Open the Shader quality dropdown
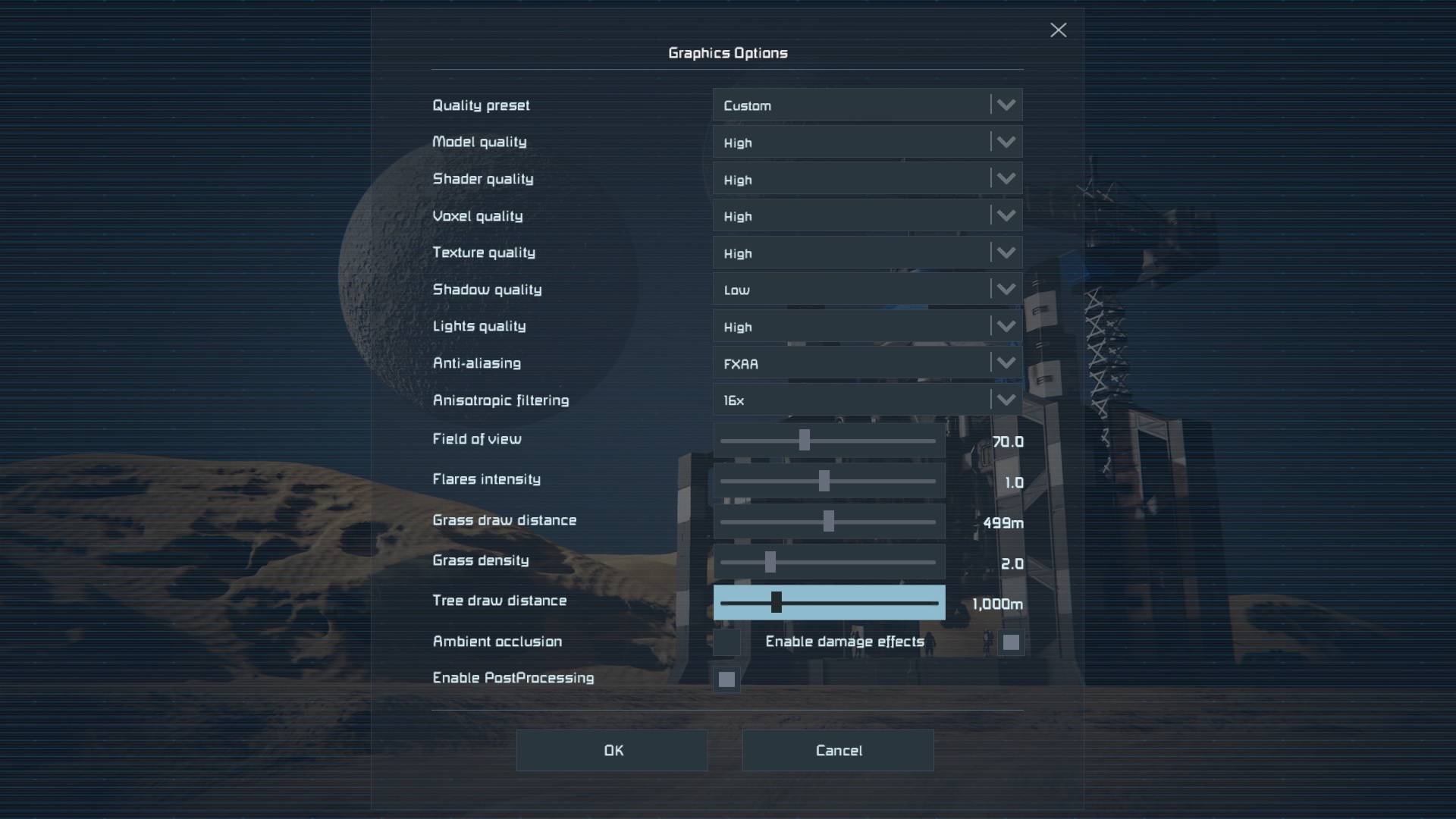 pyautogui.click(x=867, y=179)
